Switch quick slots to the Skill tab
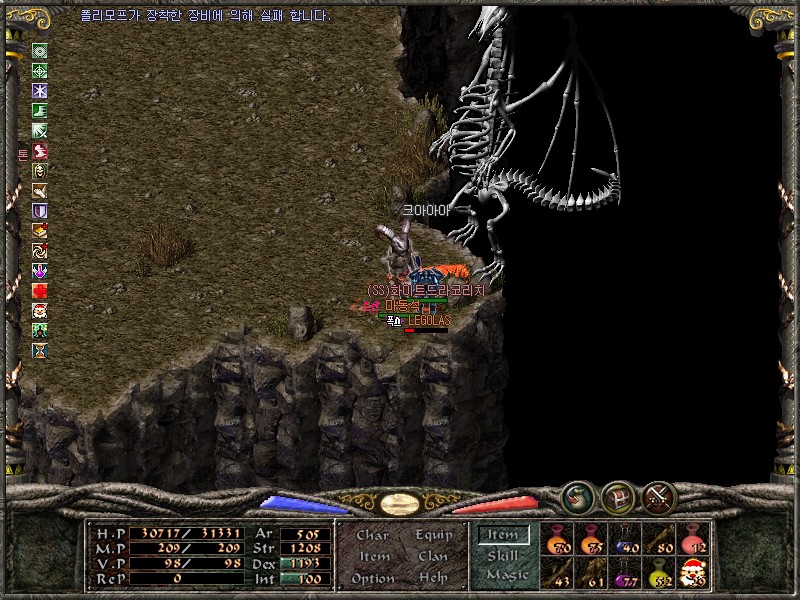Image resolution: width=800 pixels, height=600 pixels. tap(503, 556)
